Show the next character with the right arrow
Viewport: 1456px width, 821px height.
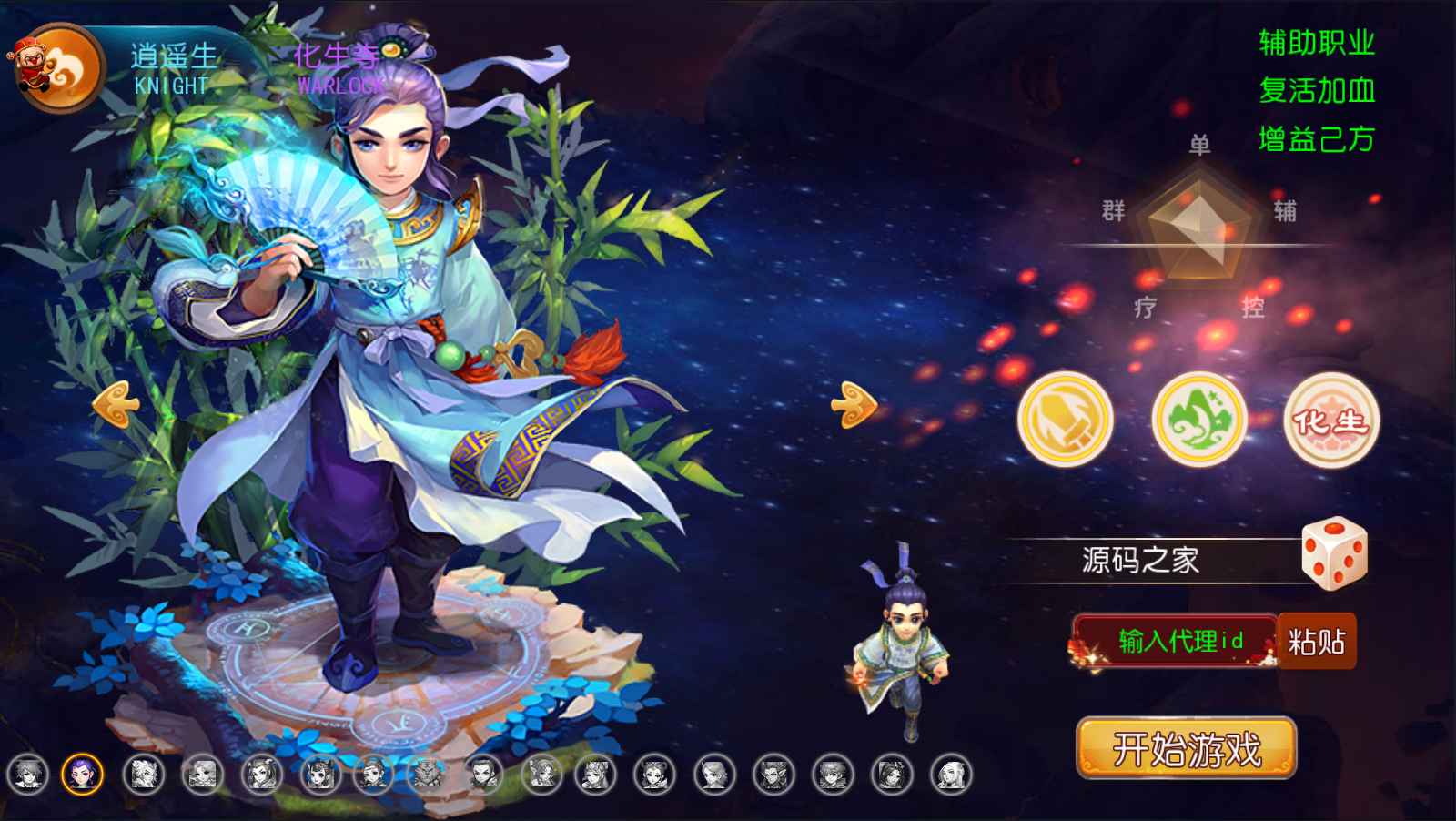click(854, 403)
